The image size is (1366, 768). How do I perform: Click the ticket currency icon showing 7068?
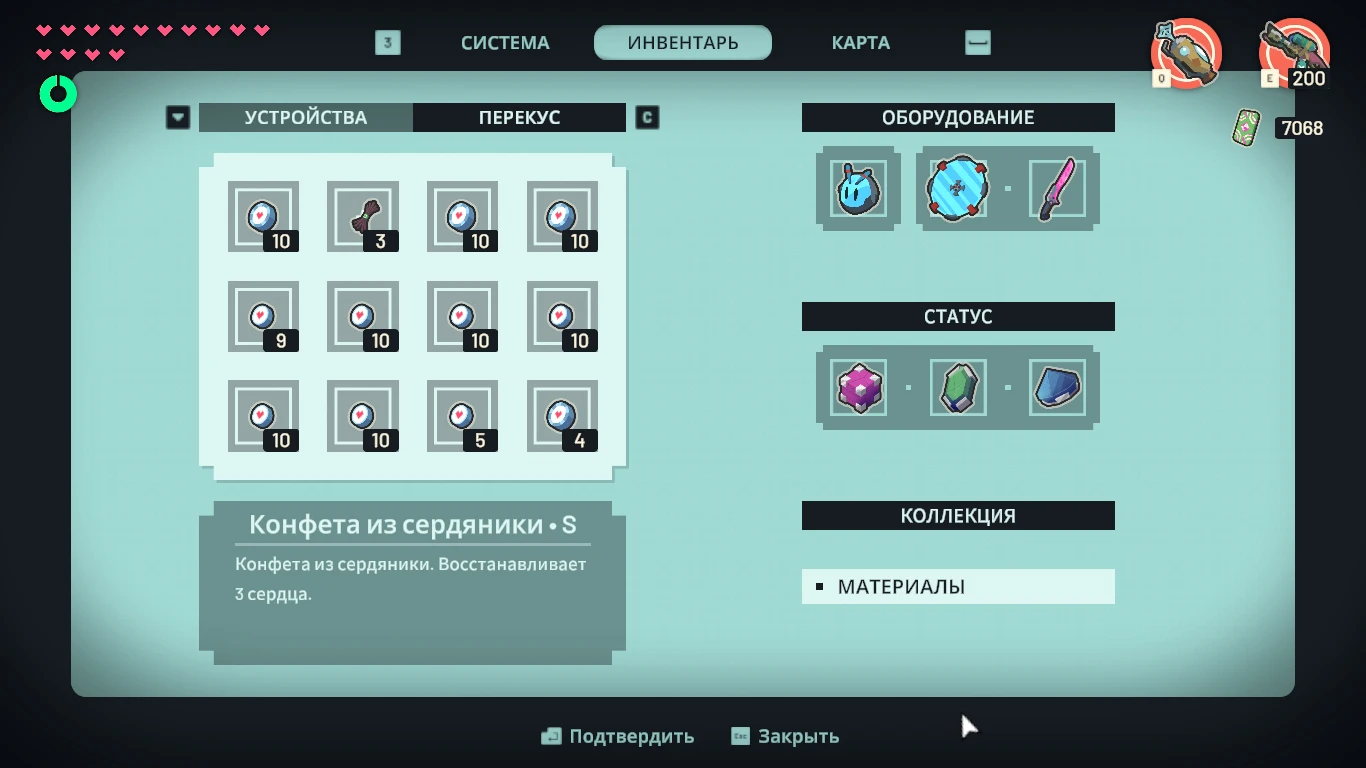click(x=1244, y=128)
